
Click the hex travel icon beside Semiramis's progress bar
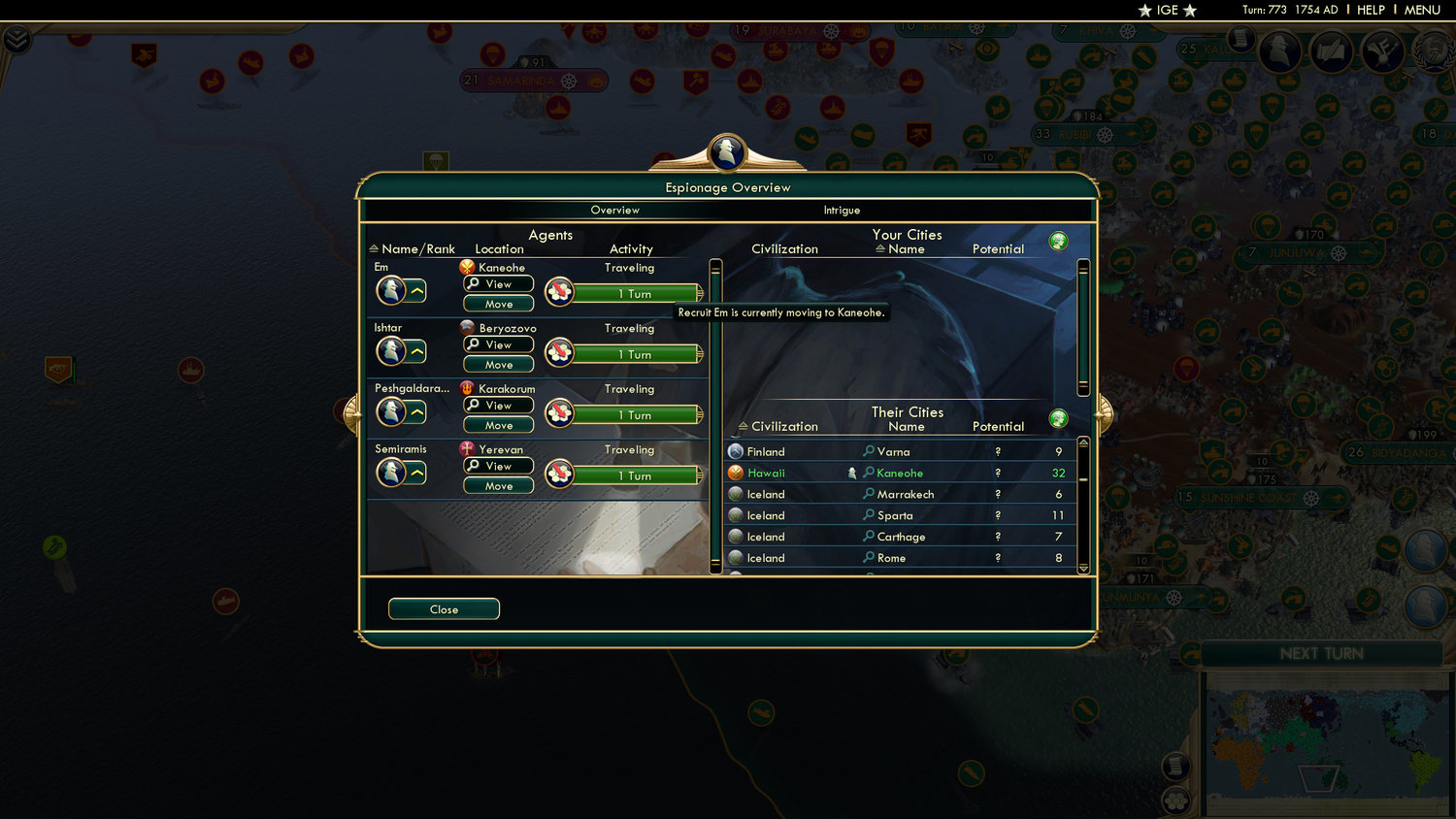click(559, 475)
